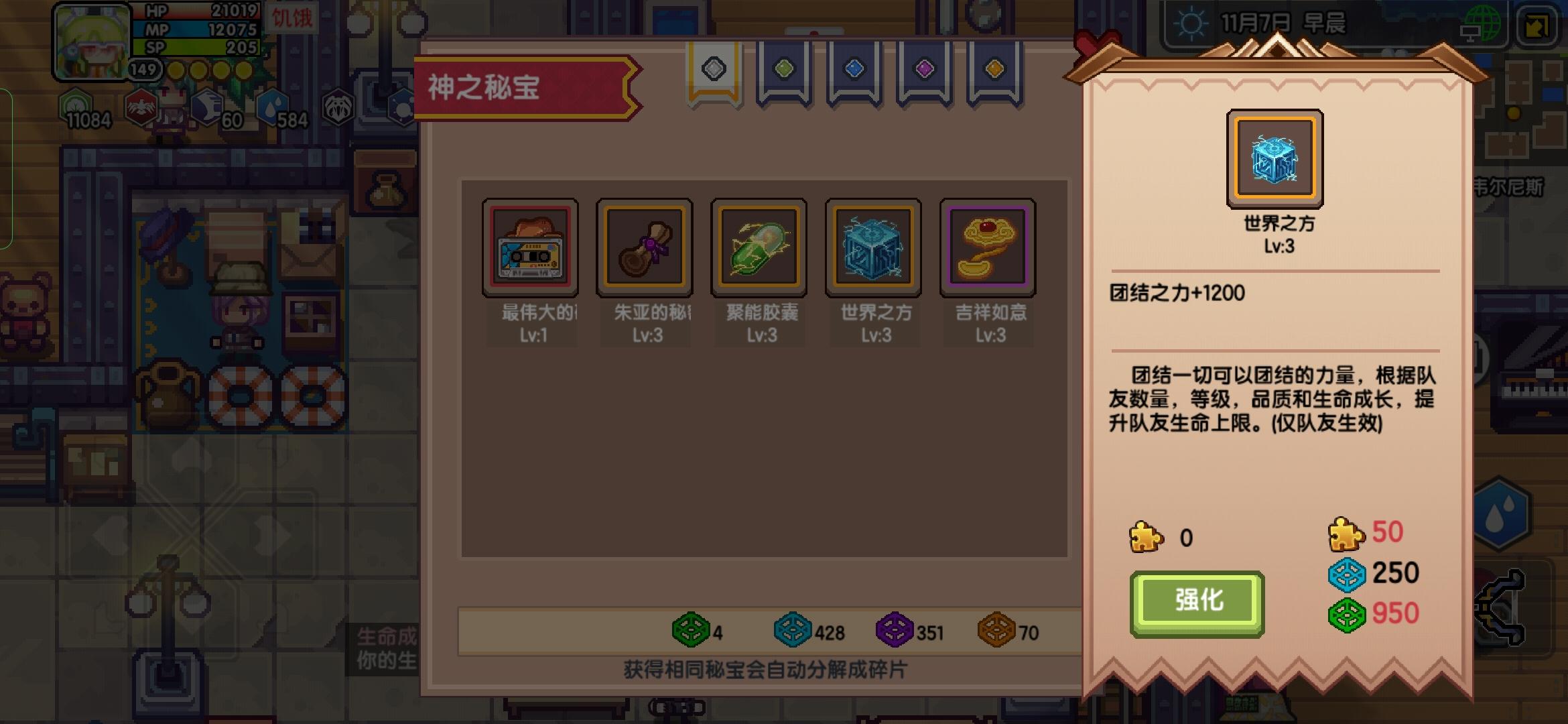This screenshot has height=724, width=1568.
Task: Toggle the red spider debuff hex icon
Action: [143, 106]
